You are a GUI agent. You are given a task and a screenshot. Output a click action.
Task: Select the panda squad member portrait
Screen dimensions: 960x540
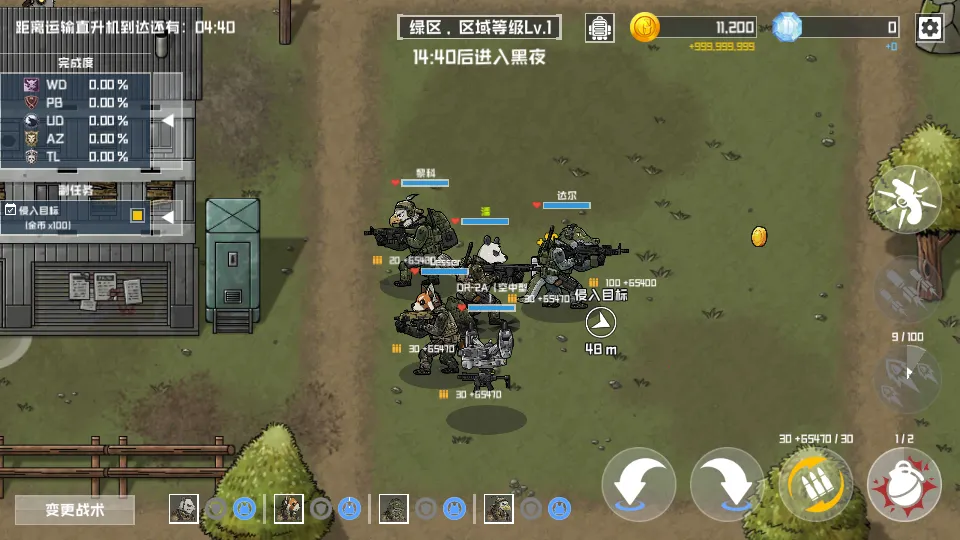tap(183, 509)
